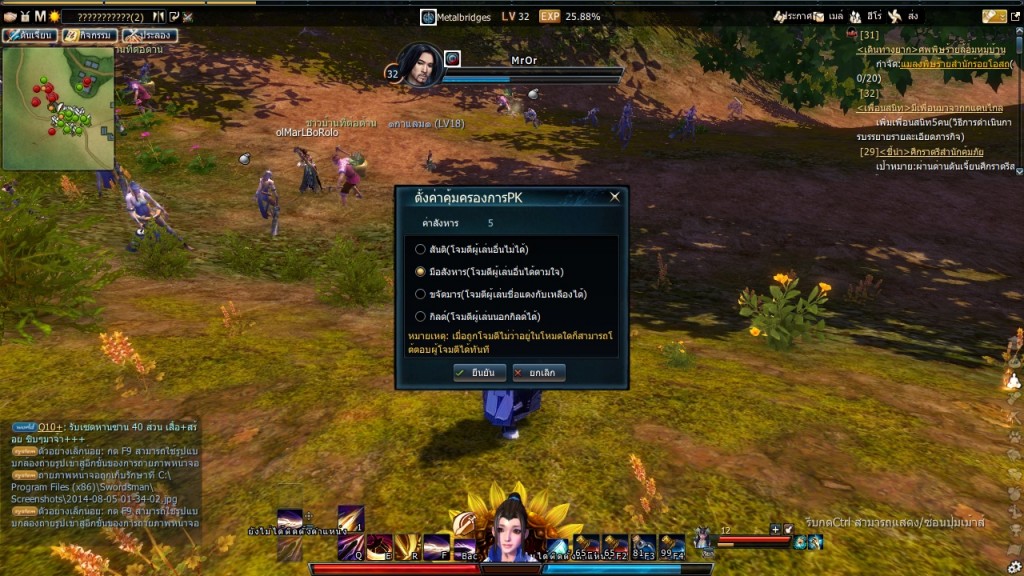Viewport: 1024px width, 576px height.
Task: Use the E skill on hotbar
Action: (379, 546)
